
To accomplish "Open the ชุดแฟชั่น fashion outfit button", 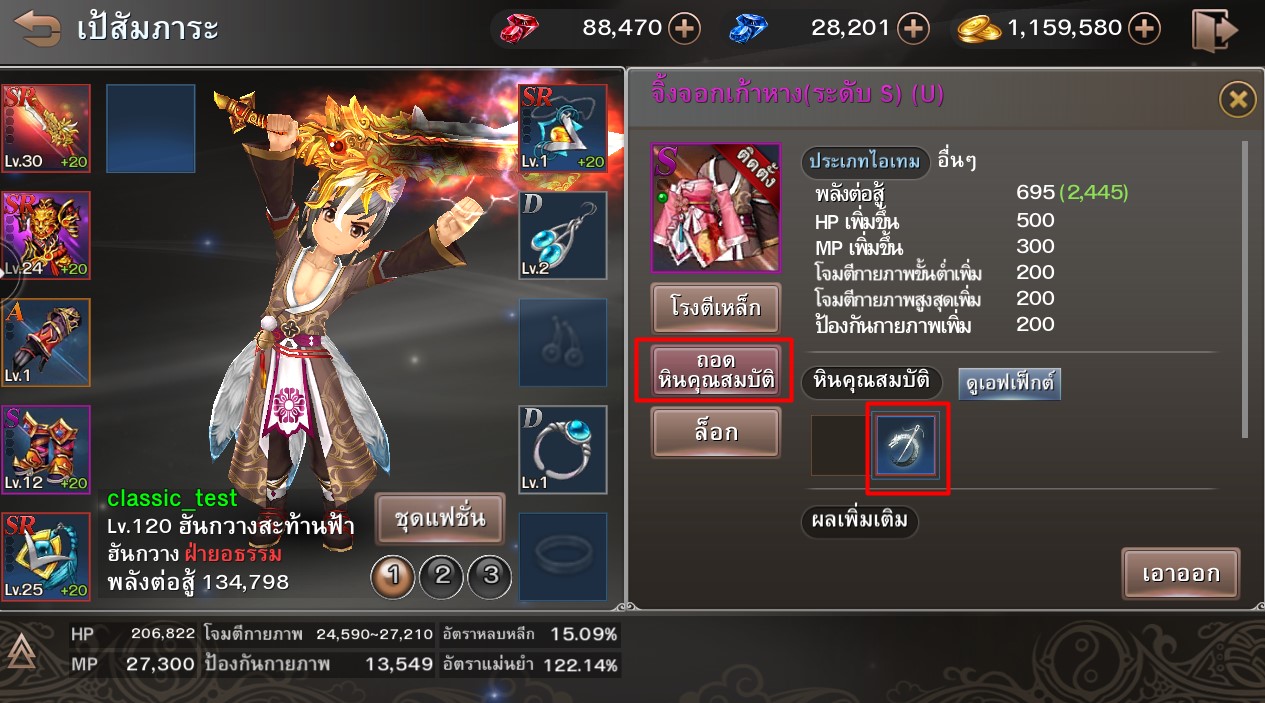I will click(440, 518).
